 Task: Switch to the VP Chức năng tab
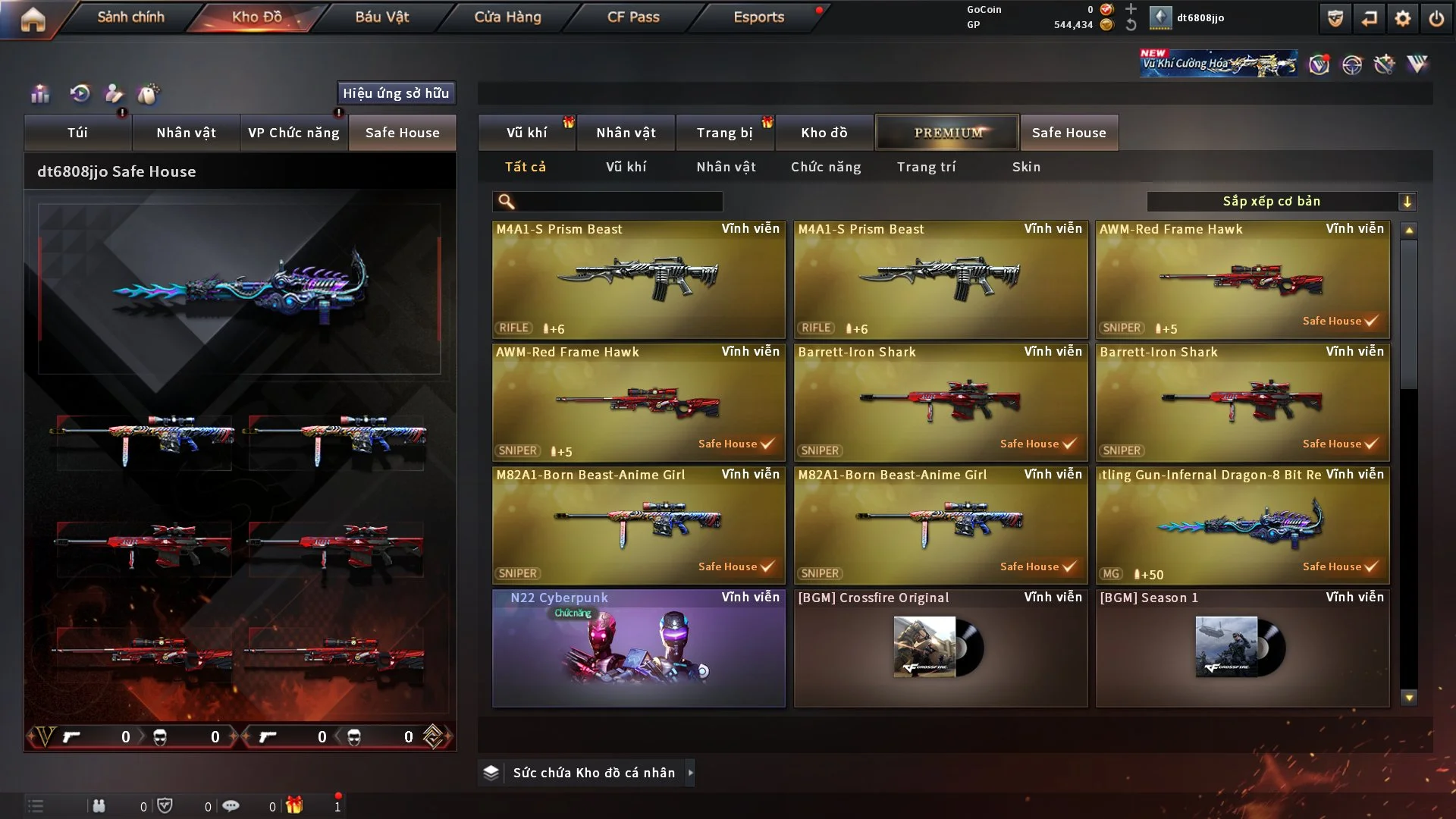293,133
